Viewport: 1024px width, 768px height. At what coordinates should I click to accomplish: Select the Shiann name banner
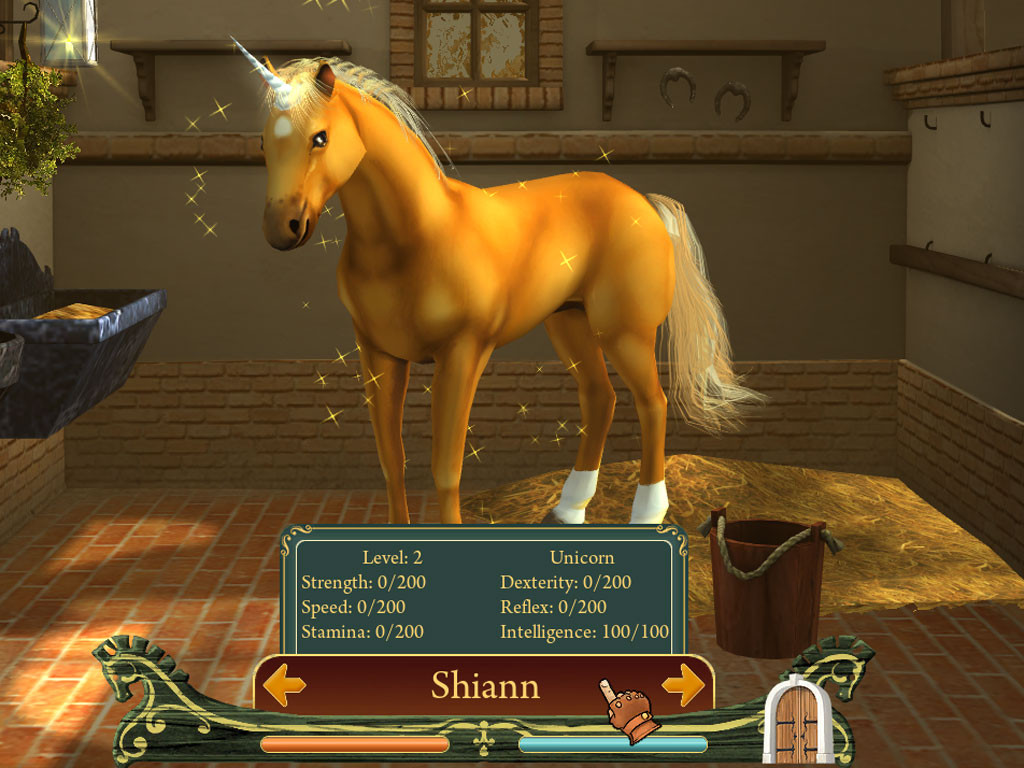click(x=485, y=686)
